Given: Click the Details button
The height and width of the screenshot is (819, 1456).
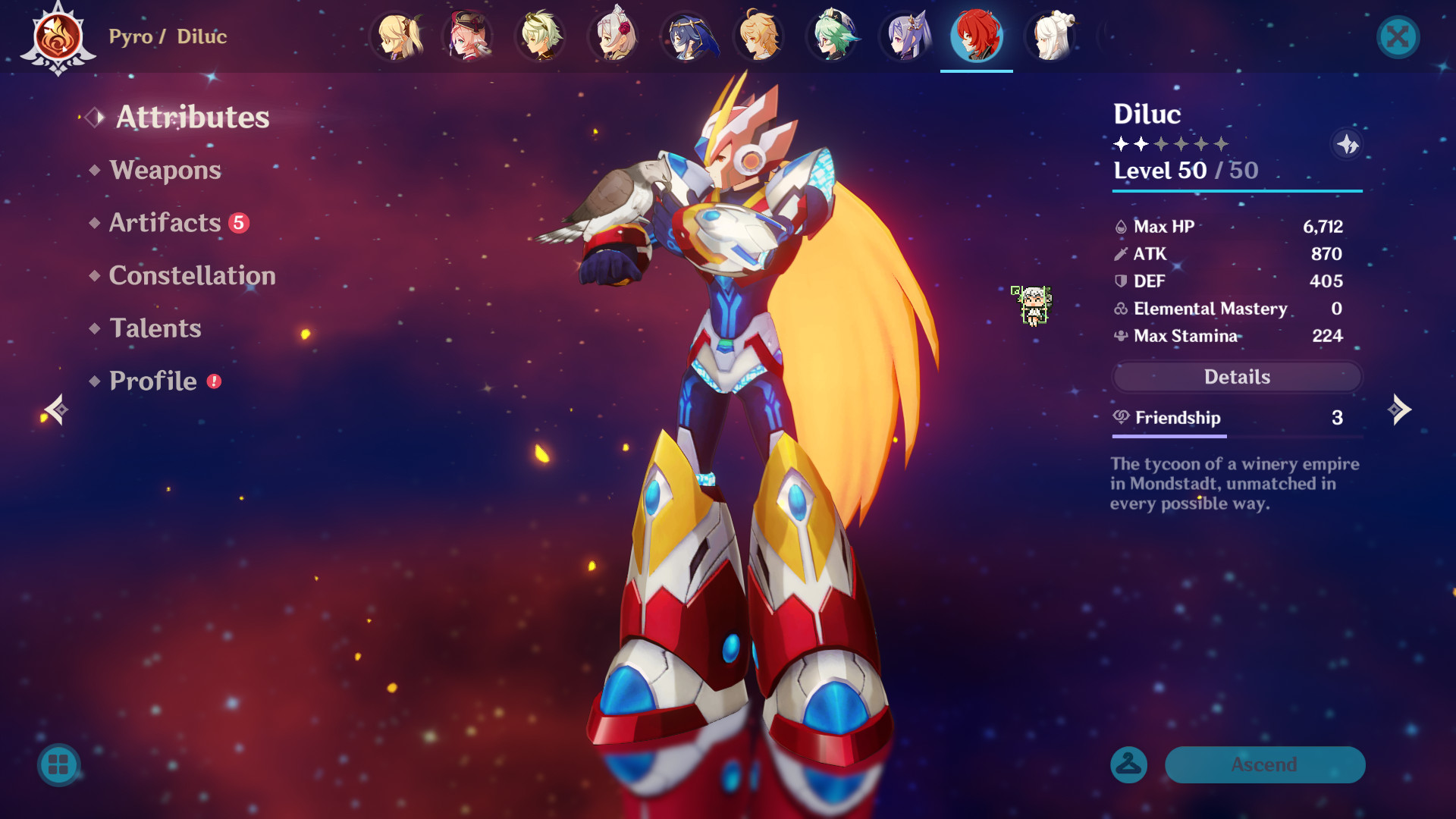Looking at the screenshot, I should click(x=1236, y=377).
